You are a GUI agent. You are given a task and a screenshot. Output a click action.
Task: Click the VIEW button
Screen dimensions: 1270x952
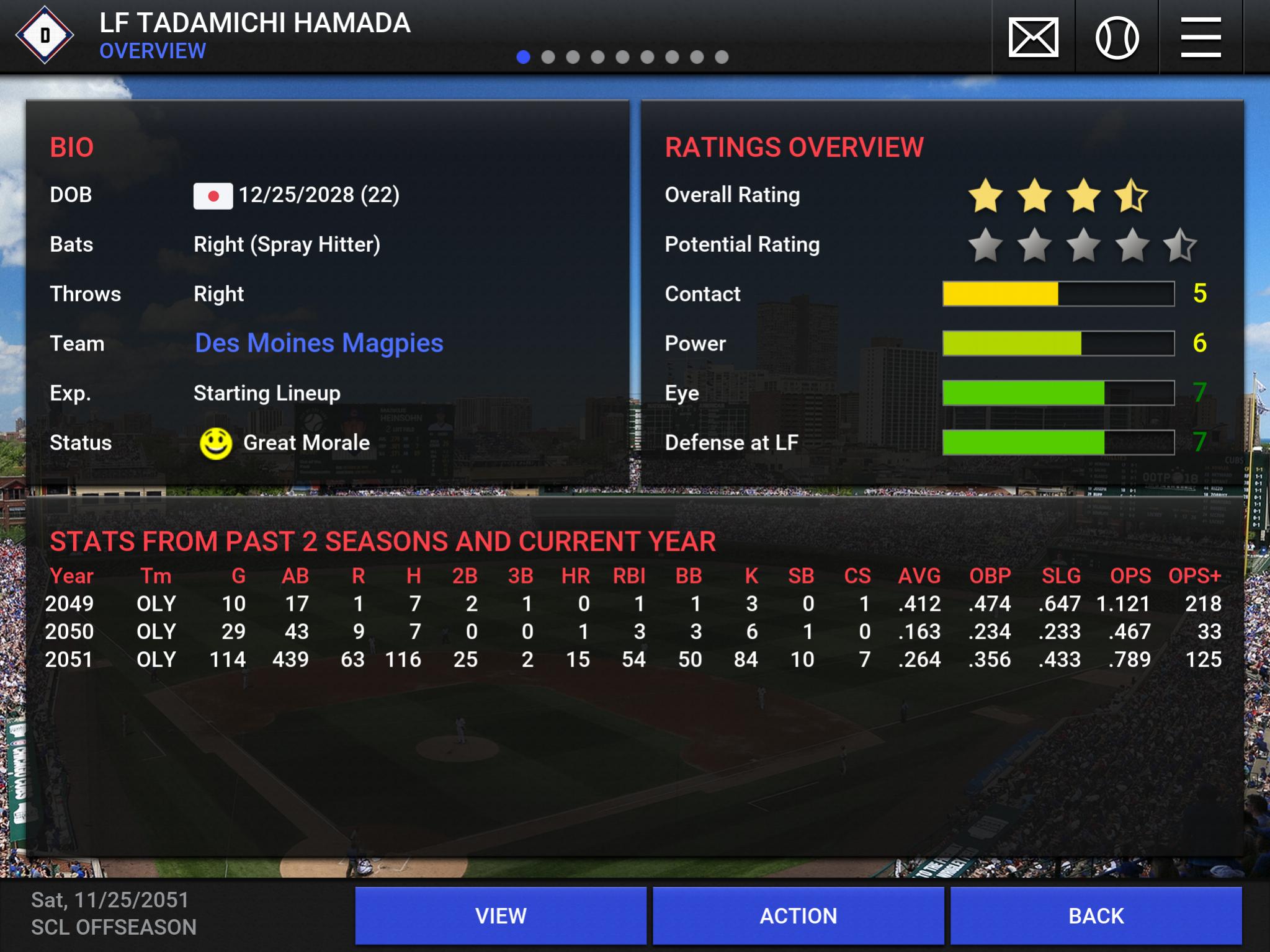click(x=501, y=915)
